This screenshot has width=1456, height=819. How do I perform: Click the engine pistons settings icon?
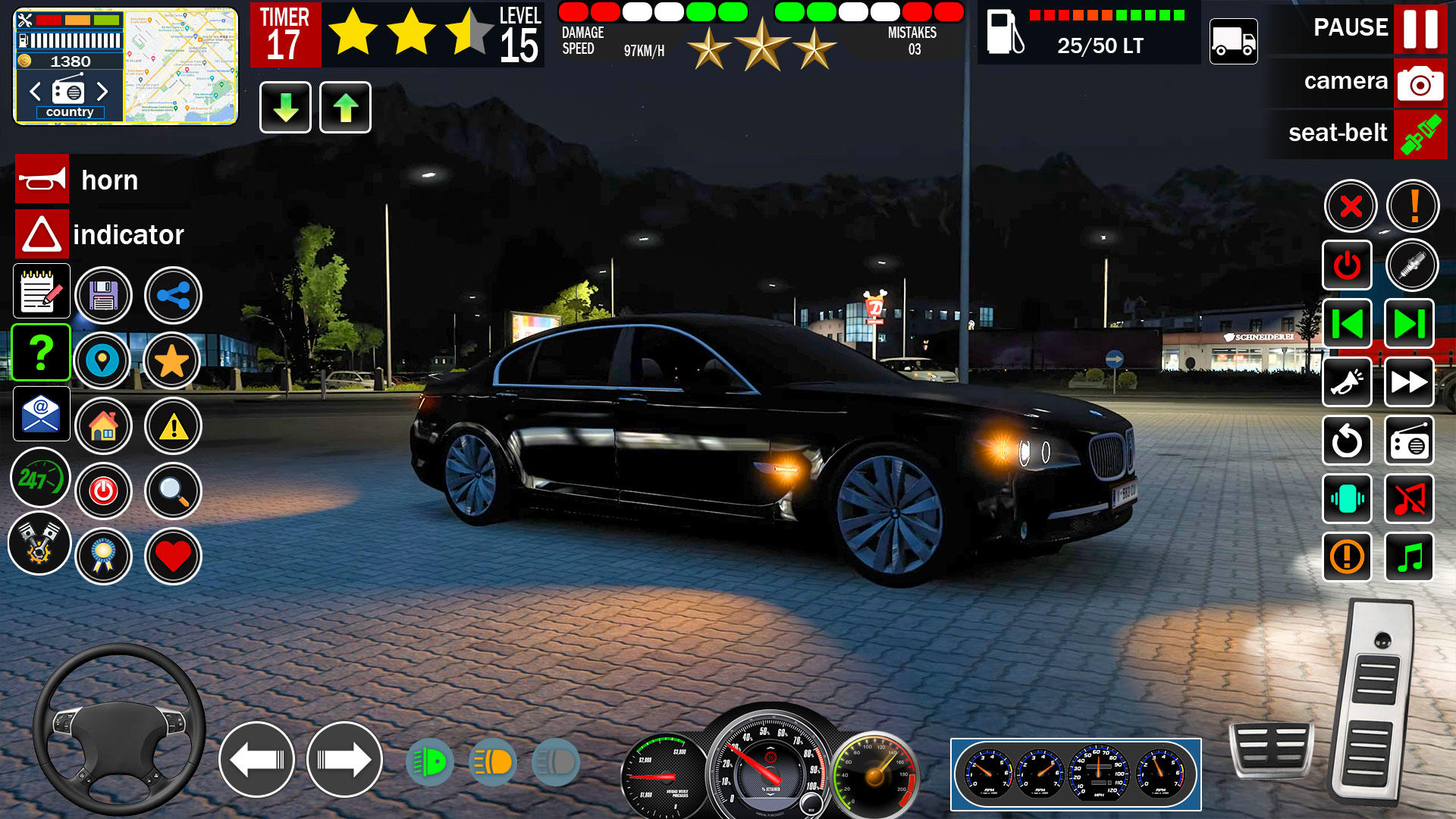pyautogui.click(x=39, y=544)
